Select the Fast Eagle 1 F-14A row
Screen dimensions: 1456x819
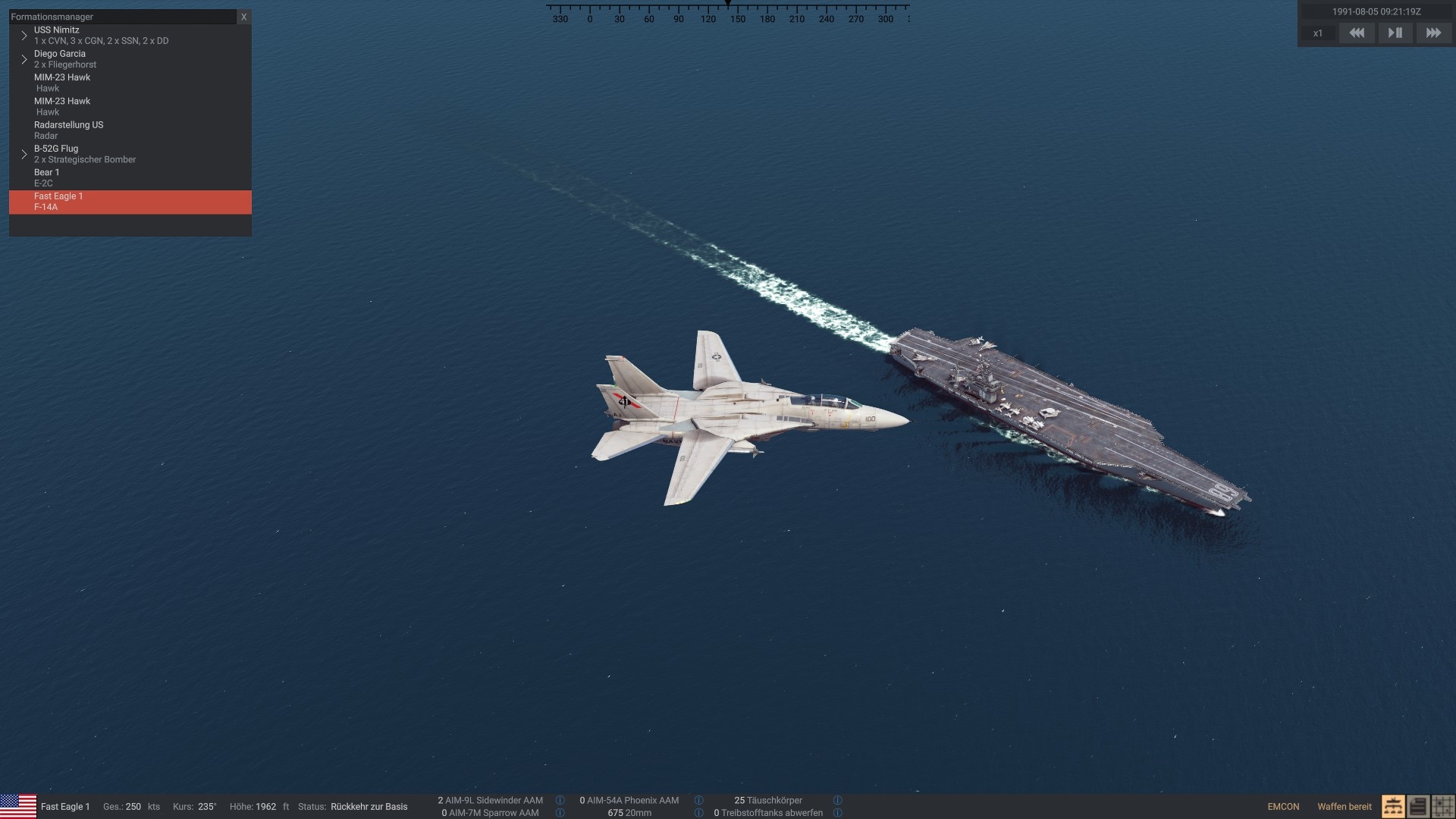coord(130,202)
